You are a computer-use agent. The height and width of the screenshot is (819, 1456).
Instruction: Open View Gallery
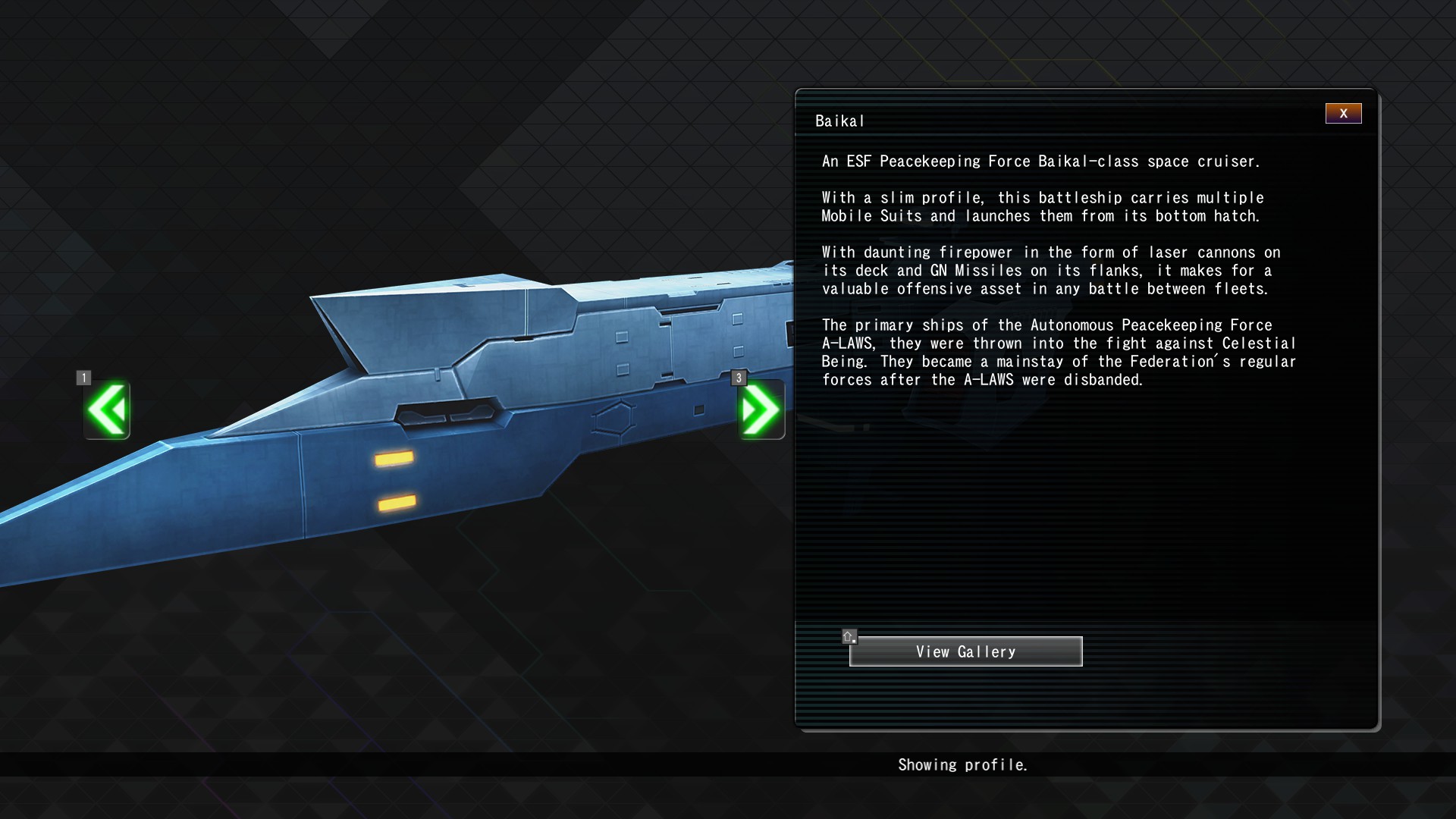point(965,651)
